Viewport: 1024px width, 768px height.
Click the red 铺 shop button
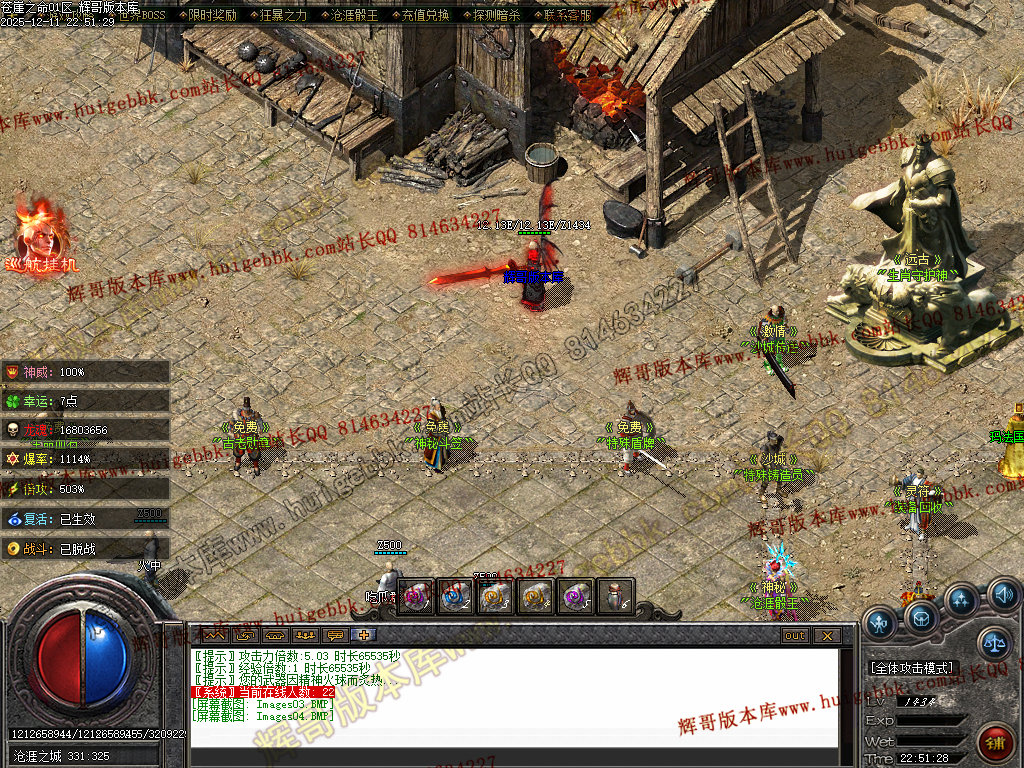(996, 742)
